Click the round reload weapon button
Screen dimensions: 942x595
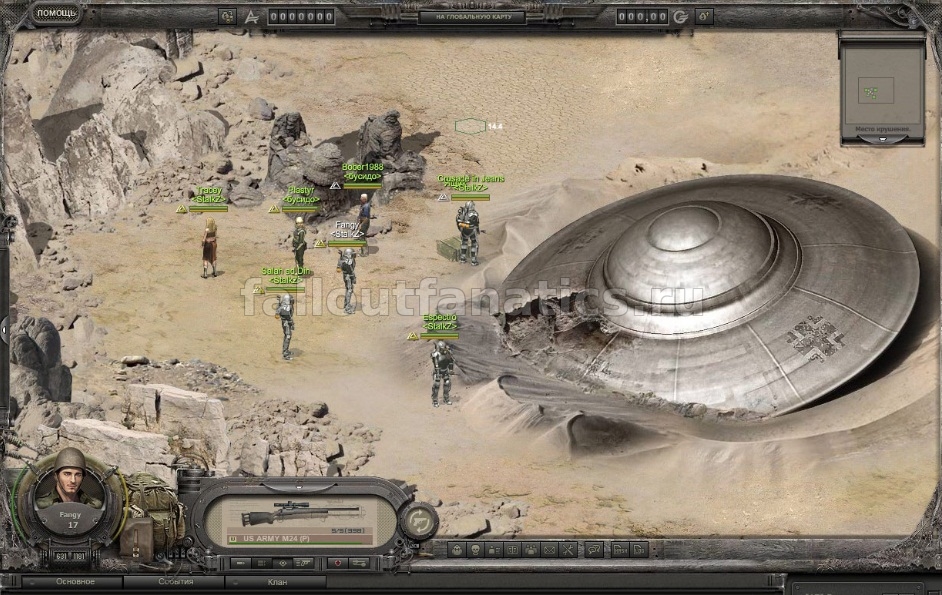(x=417, y=521)
